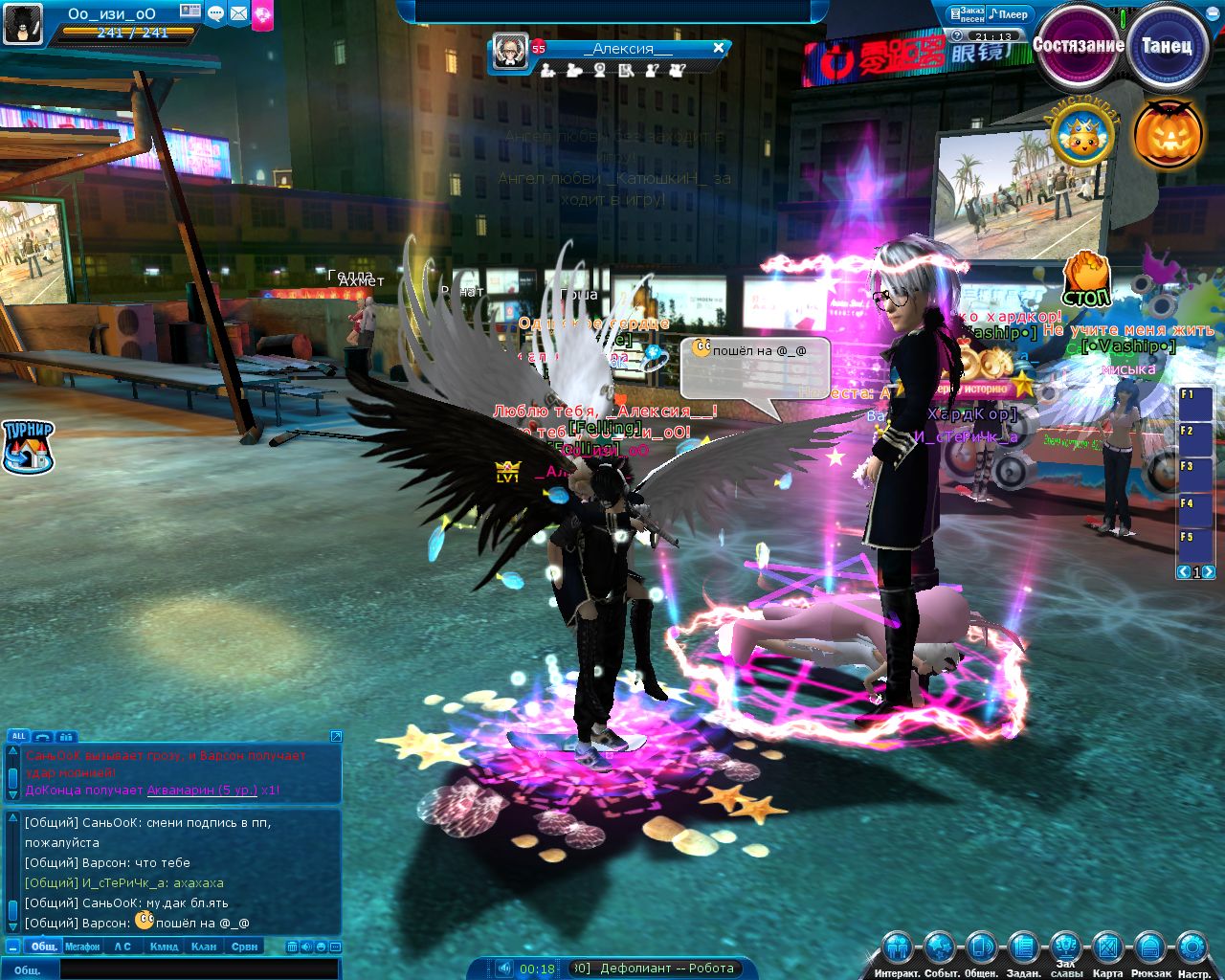This screenshot has width=1225, height=980.
Task: Open the Рюкзак backpack
Action: [x=1148, y=949]
